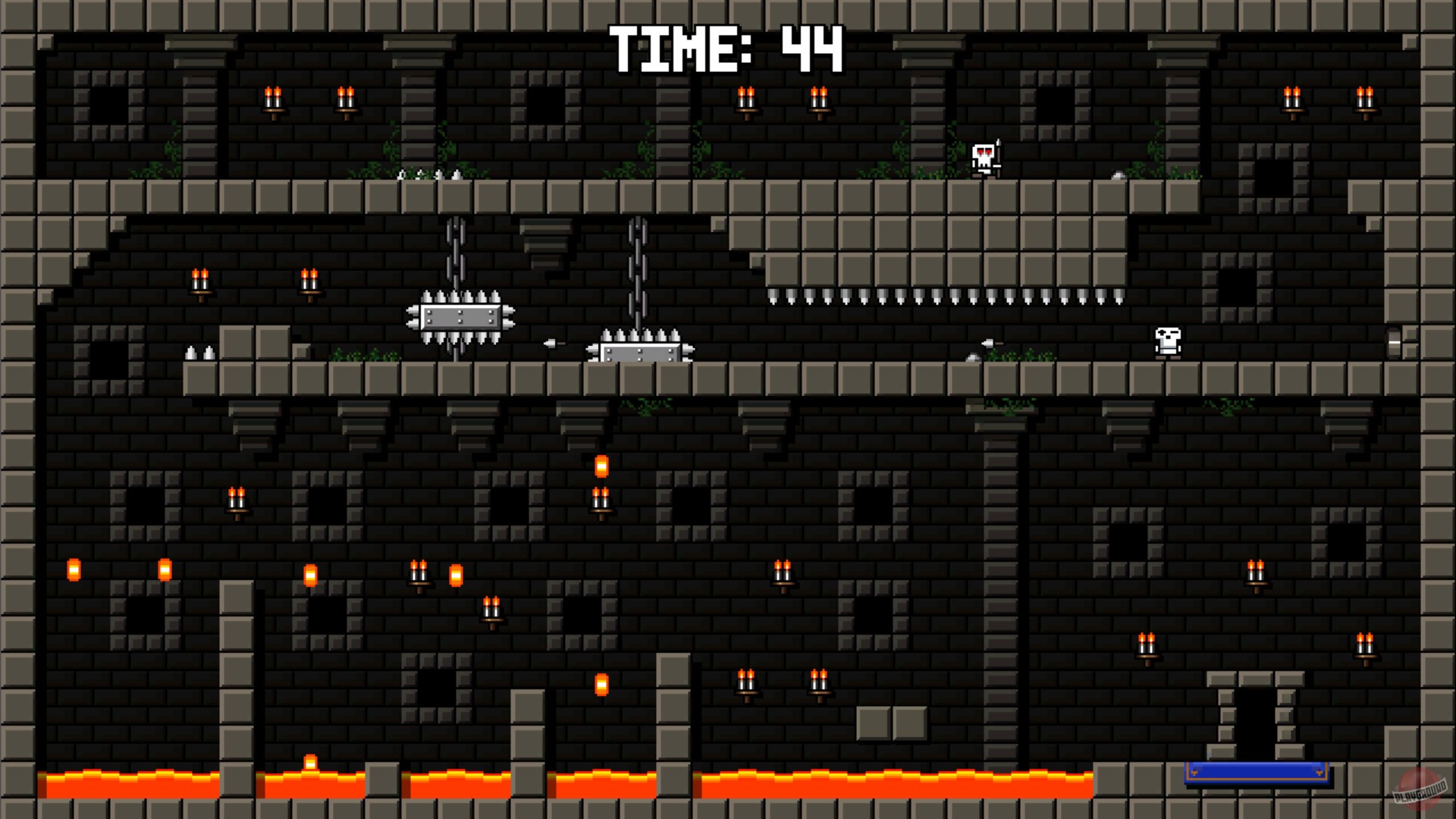Click the TIME: 44 counter at the top
The height and width of the screenshot is (819, 1456).
click(x=726, y=47)
